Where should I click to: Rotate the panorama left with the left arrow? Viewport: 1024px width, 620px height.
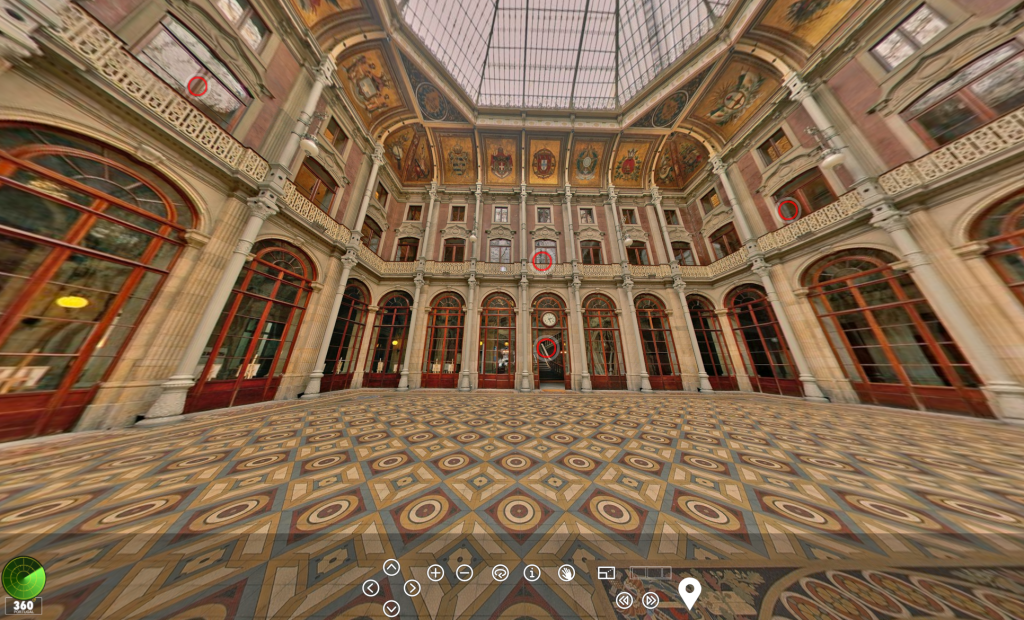tap(371, 588)
